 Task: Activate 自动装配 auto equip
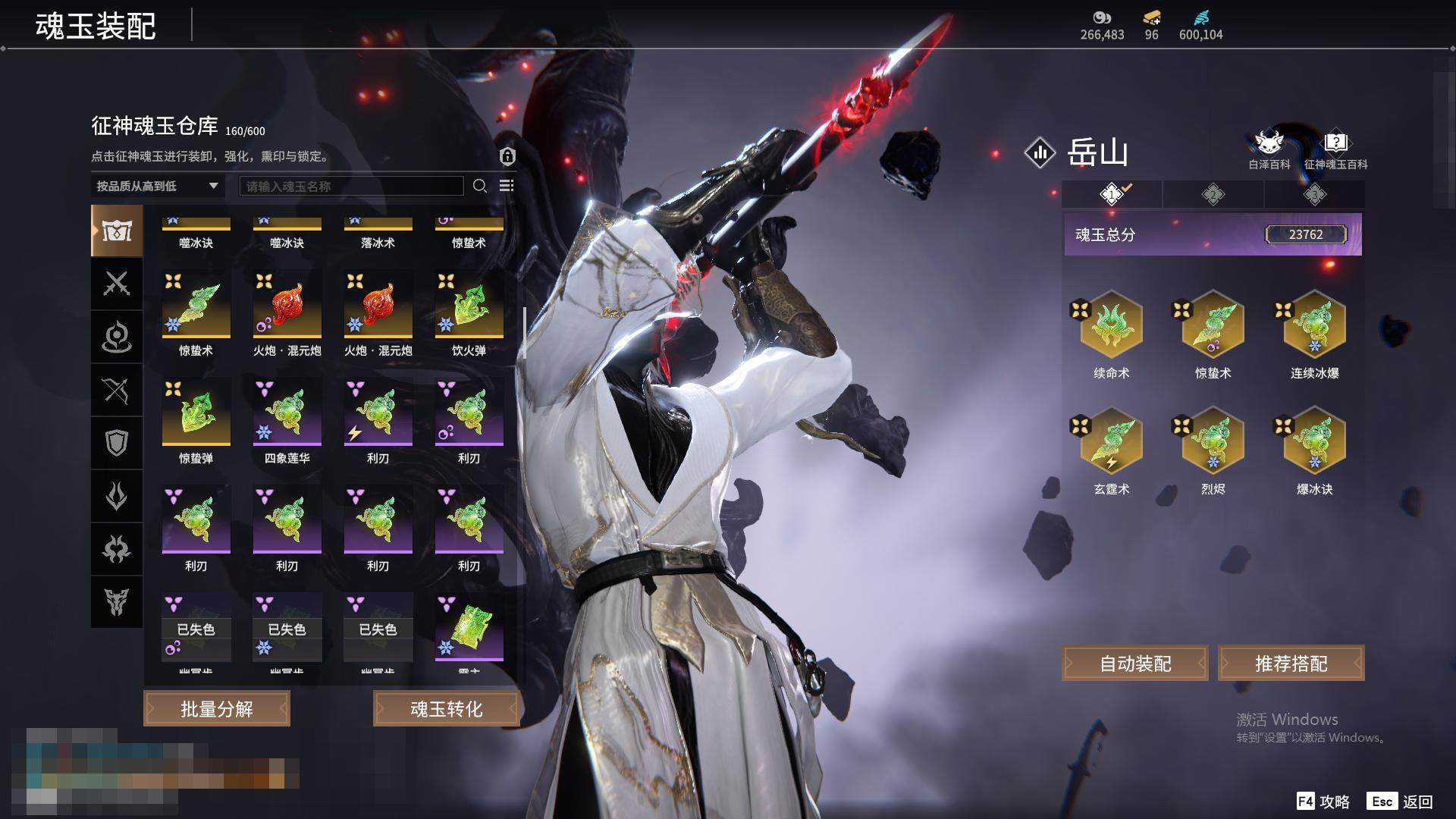(1135, 664)
